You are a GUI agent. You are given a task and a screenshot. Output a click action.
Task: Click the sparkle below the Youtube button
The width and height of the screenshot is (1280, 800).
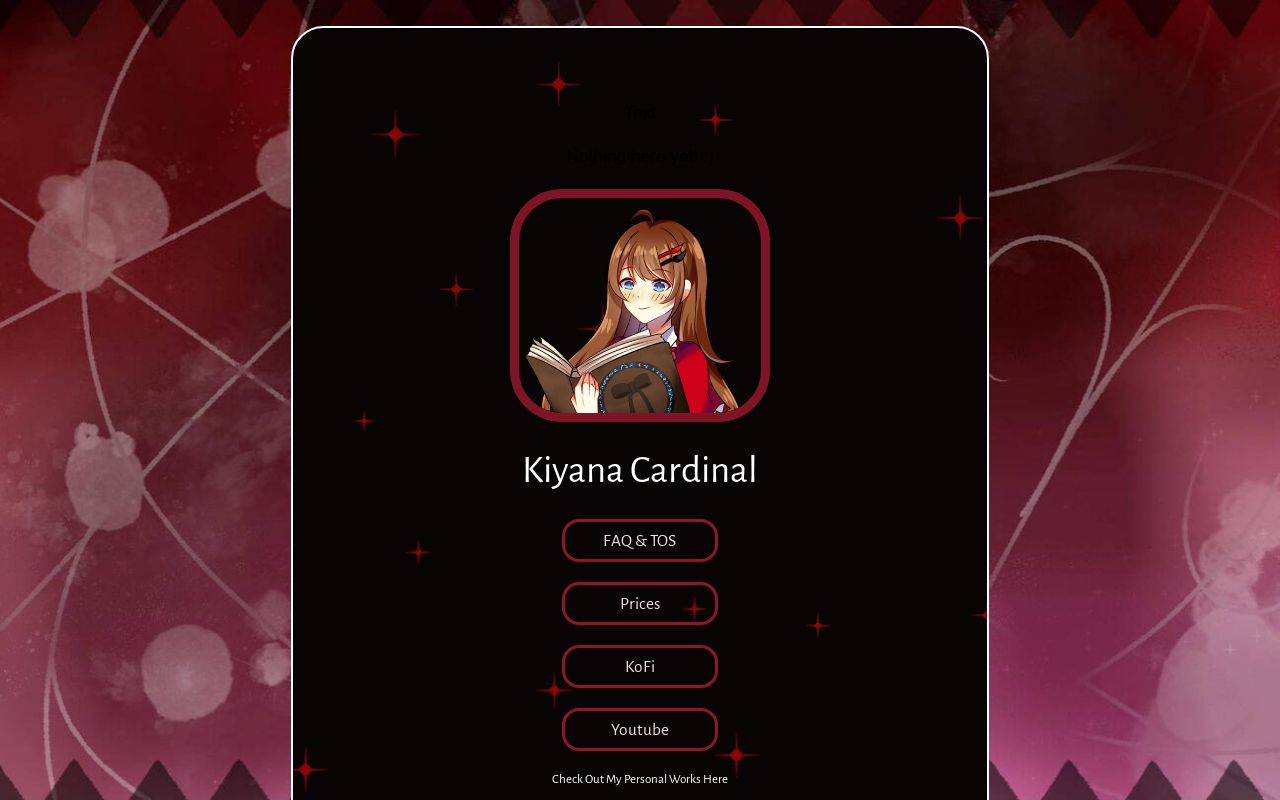(x=737, y=755)
